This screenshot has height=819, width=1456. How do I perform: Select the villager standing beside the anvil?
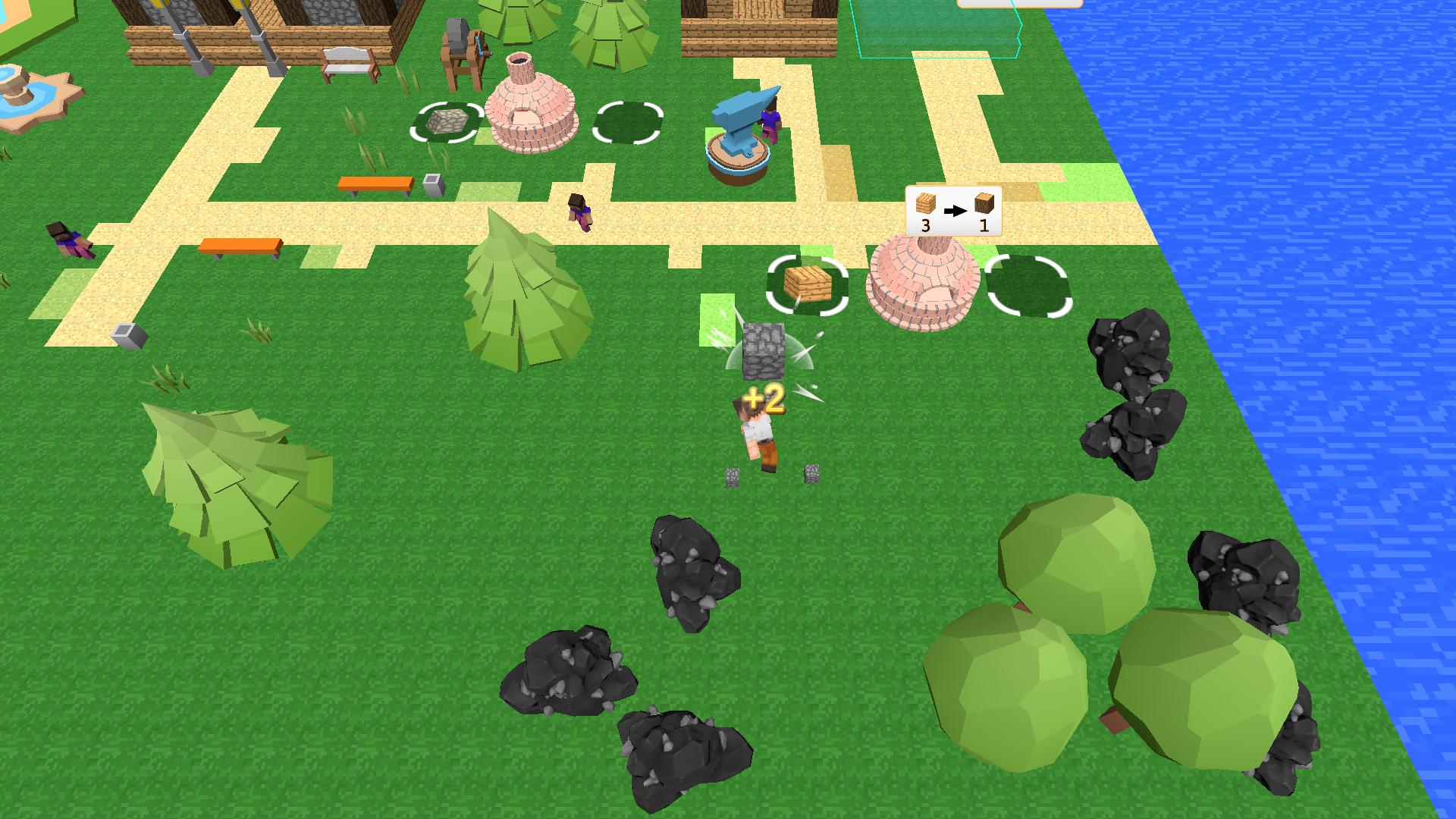click(771, 121)
